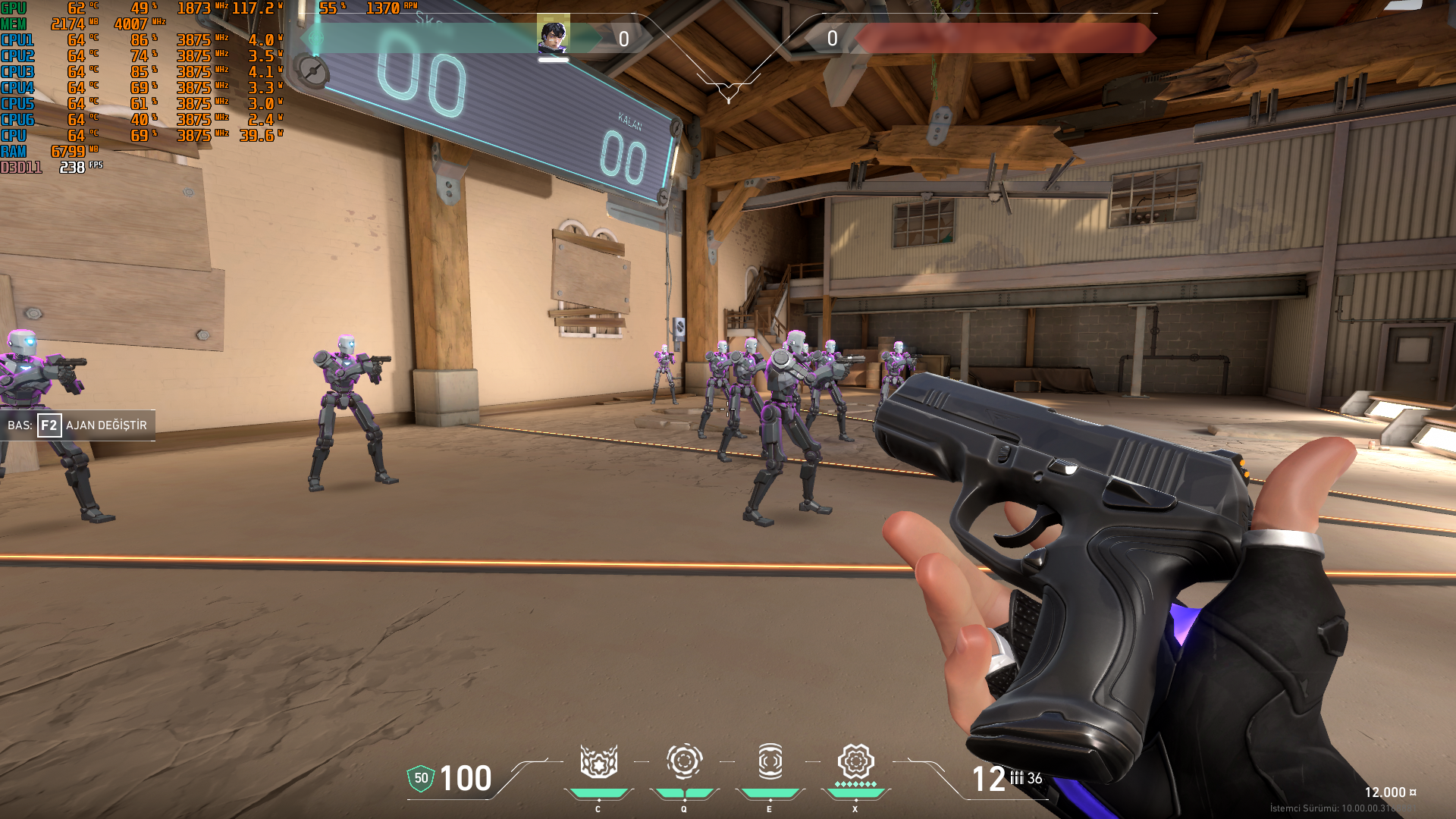Activate Iso's Contingency ability icon
The width and height of the screenshot is (1456, 819).
(598, 761)
